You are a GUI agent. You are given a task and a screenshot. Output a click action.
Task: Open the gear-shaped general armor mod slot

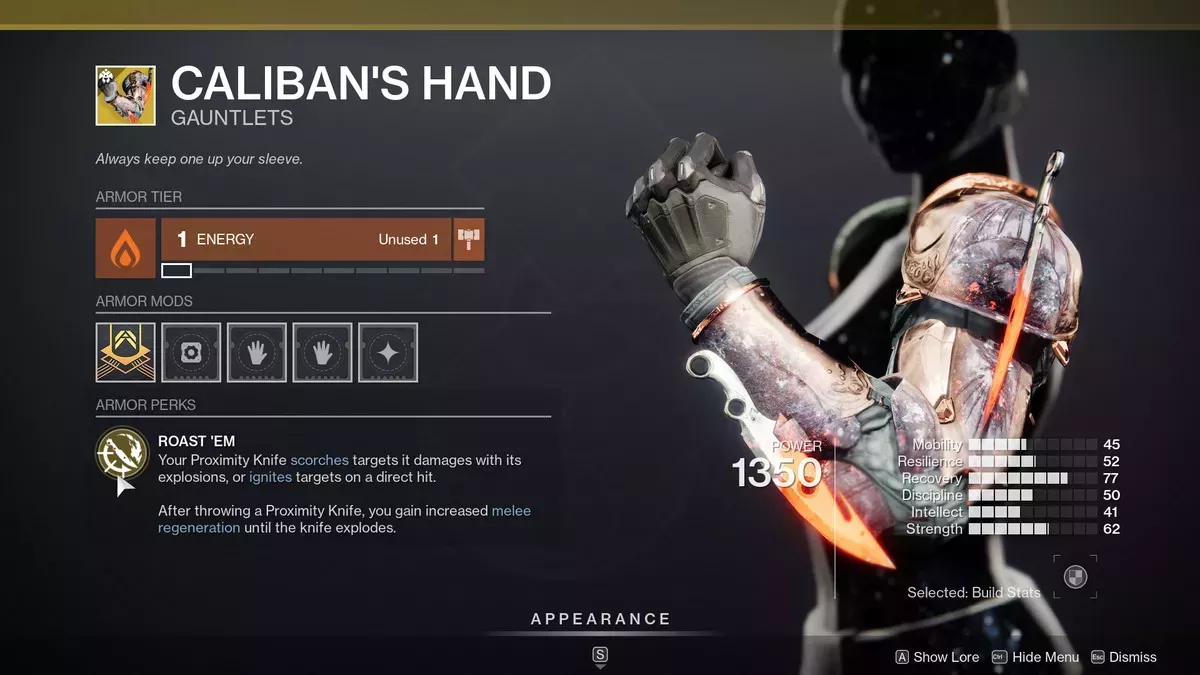[191, 352]
